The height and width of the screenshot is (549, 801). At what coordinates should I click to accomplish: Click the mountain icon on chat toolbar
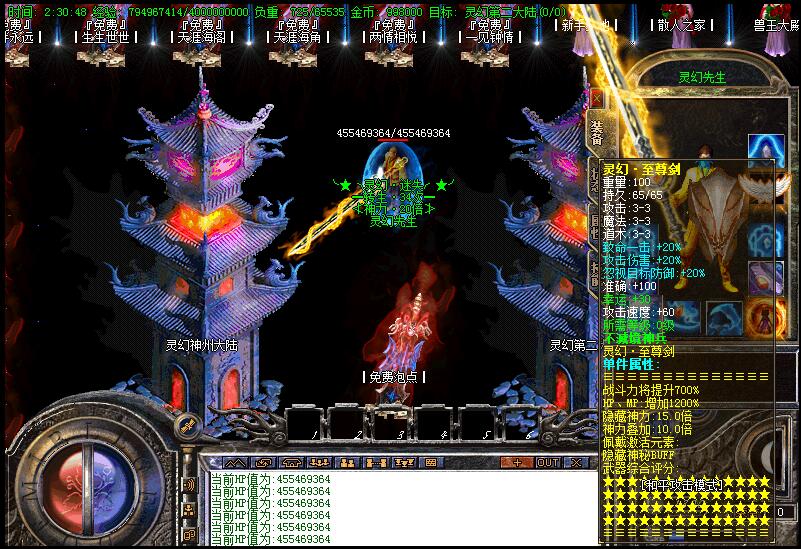(235, 463)
